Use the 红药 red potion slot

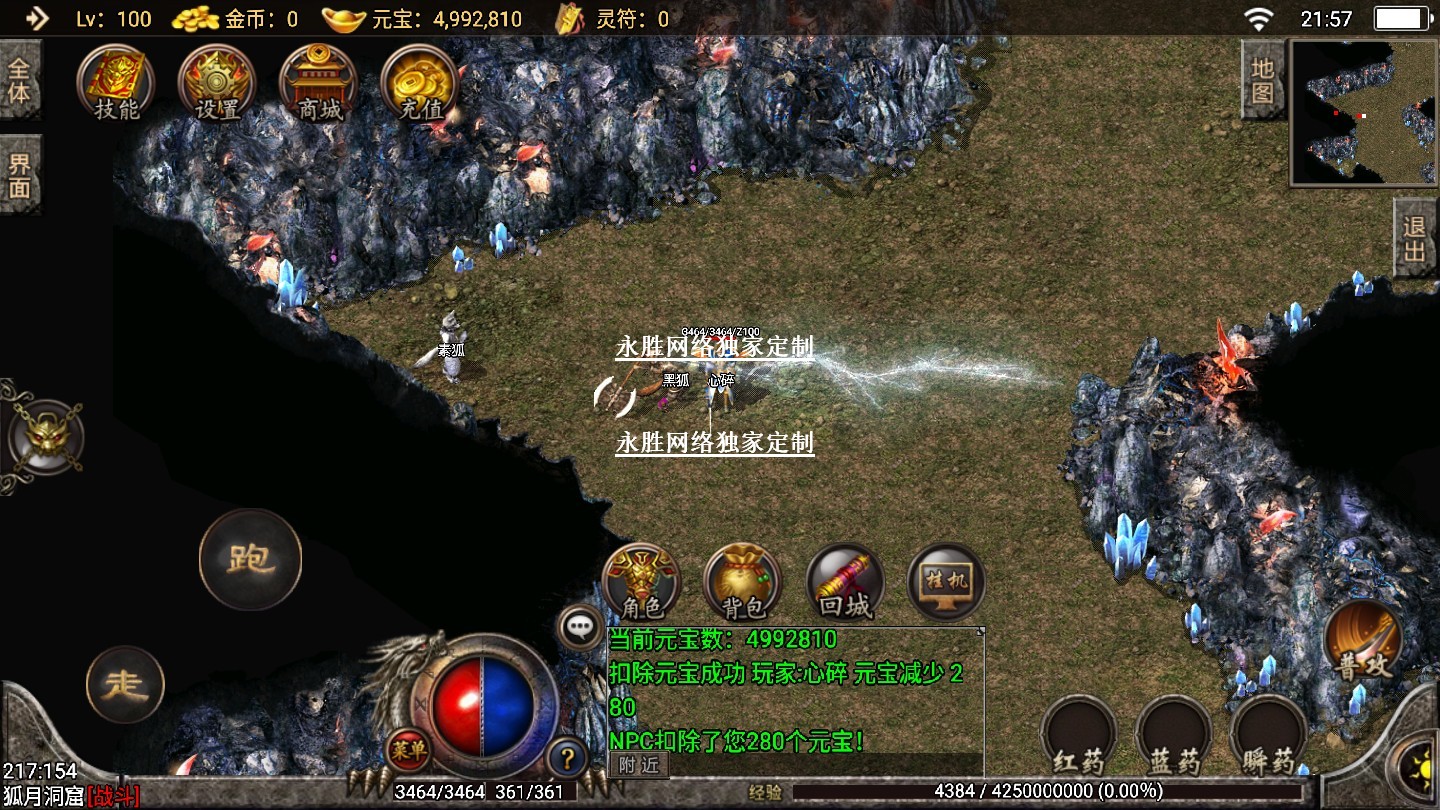1078,735
